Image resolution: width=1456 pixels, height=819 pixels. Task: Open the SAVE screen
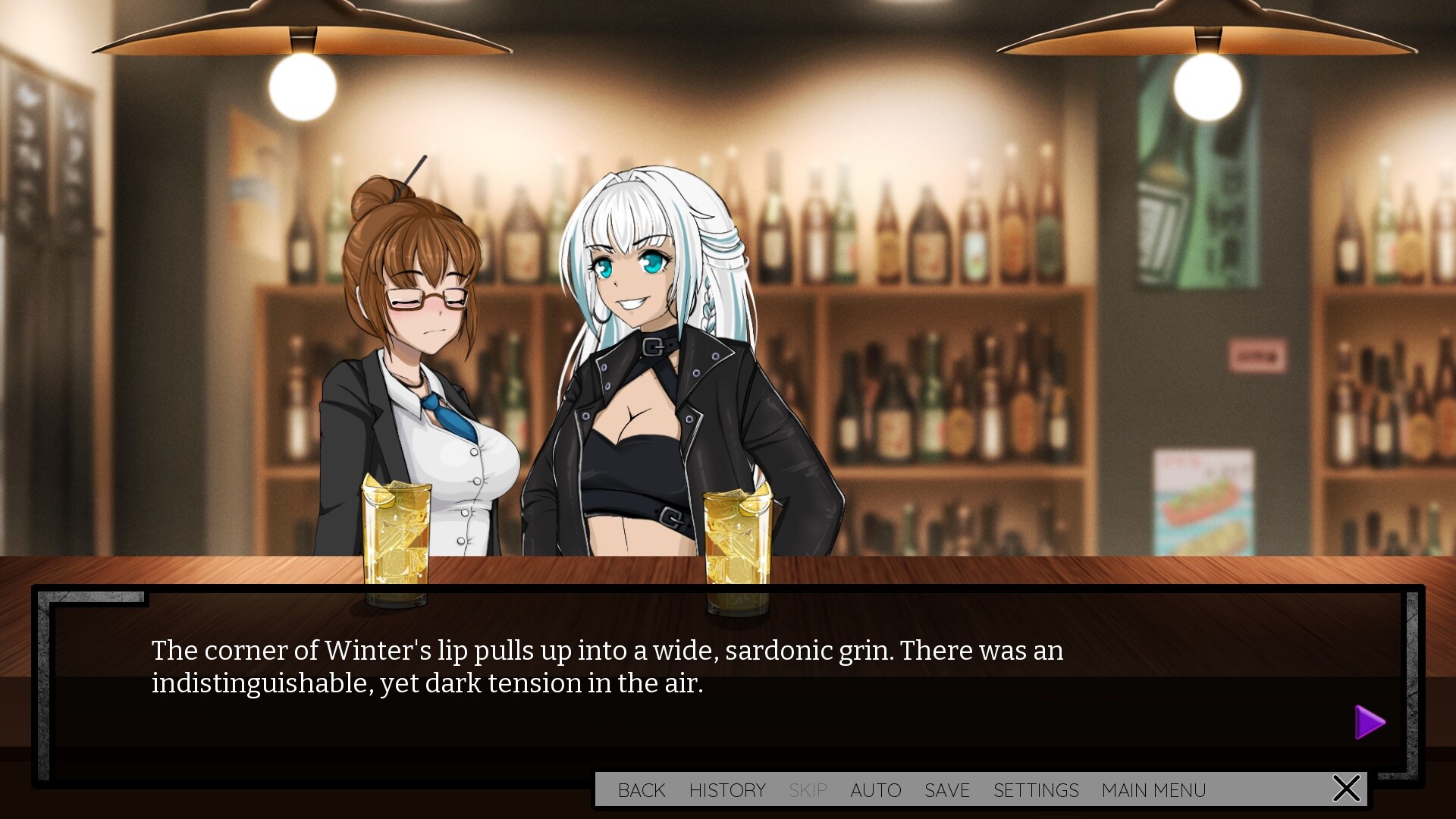point(946,789)
